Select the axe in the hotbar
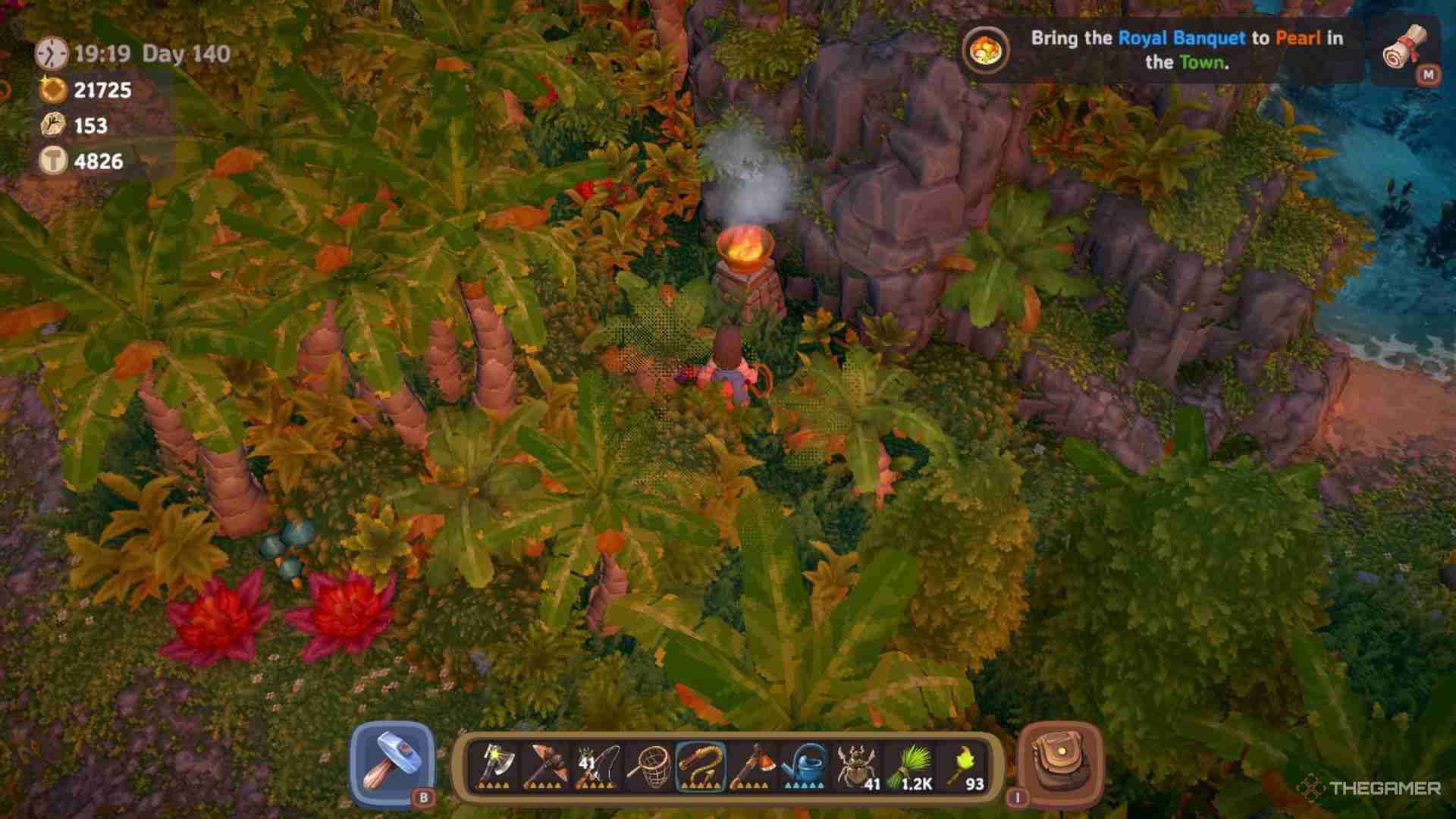 [494, 766]
